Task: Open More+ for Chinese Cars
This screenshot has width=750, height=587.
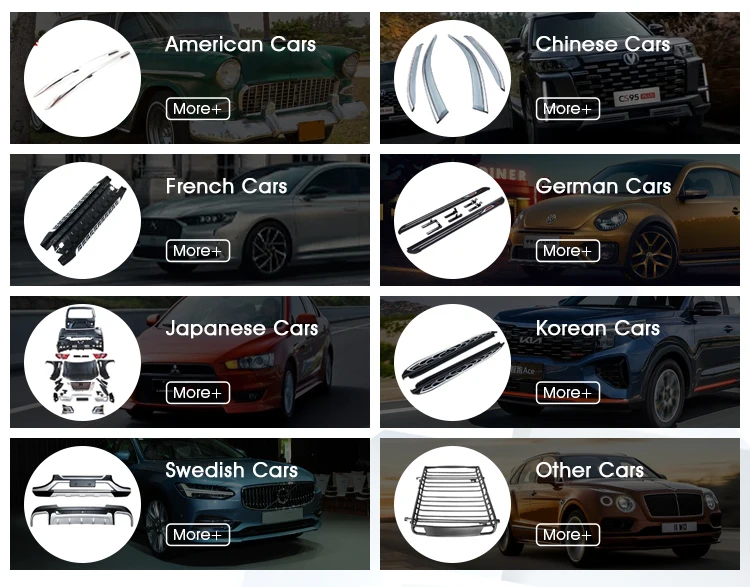Action: [x=567, y=108]
